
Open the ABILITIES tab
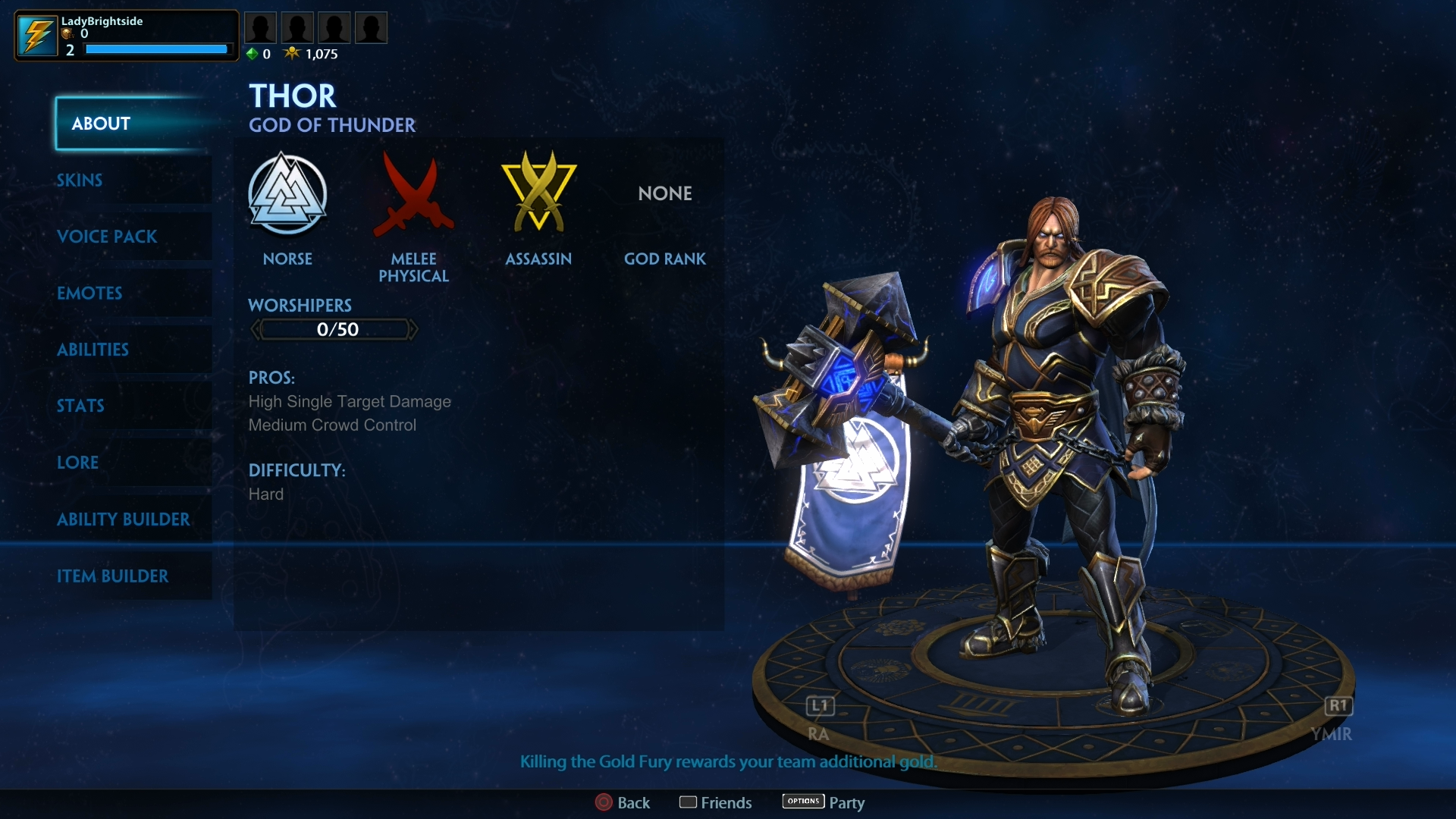(93, 350)
